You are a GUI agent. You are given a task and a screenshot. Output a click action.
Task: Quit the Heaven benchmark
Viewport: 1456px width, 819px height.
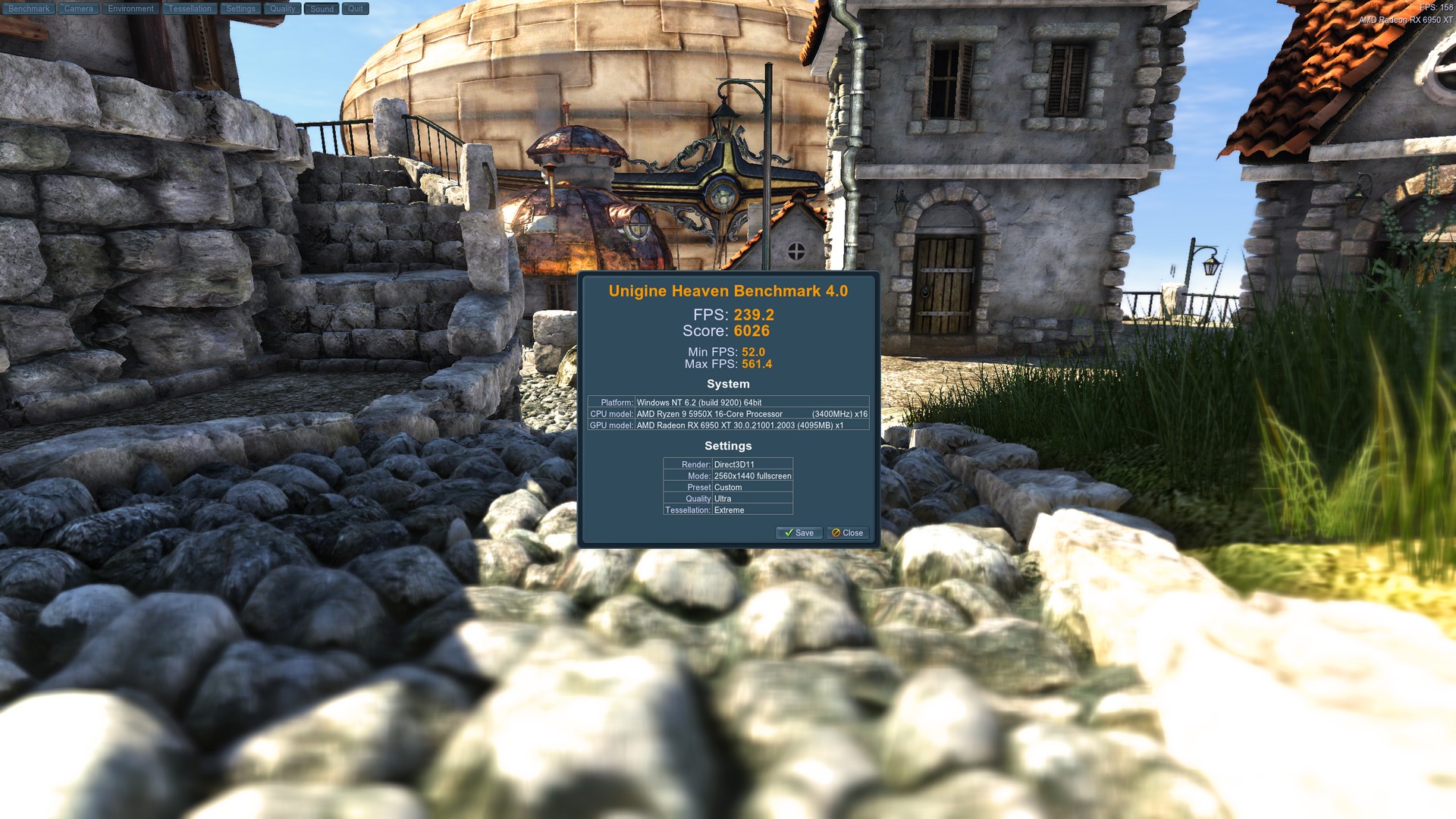click(x=355, y=8)
